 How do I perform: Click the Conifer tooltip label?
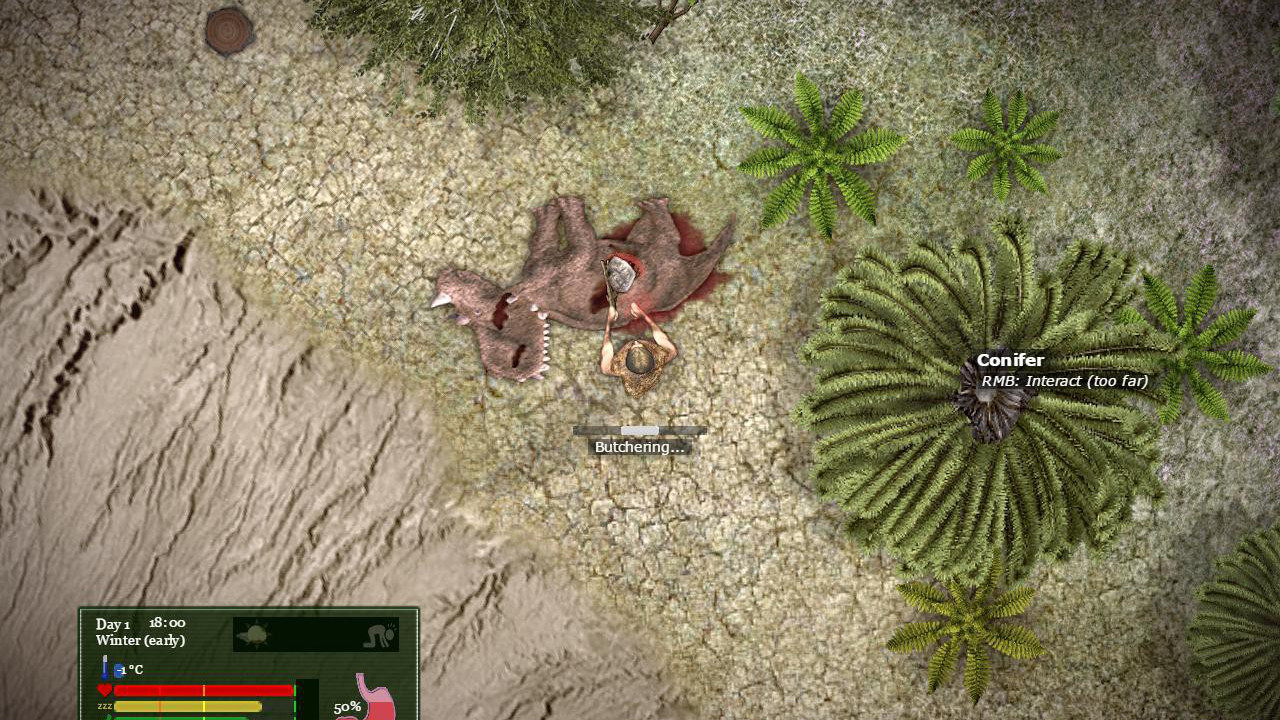pos(1010,360)
